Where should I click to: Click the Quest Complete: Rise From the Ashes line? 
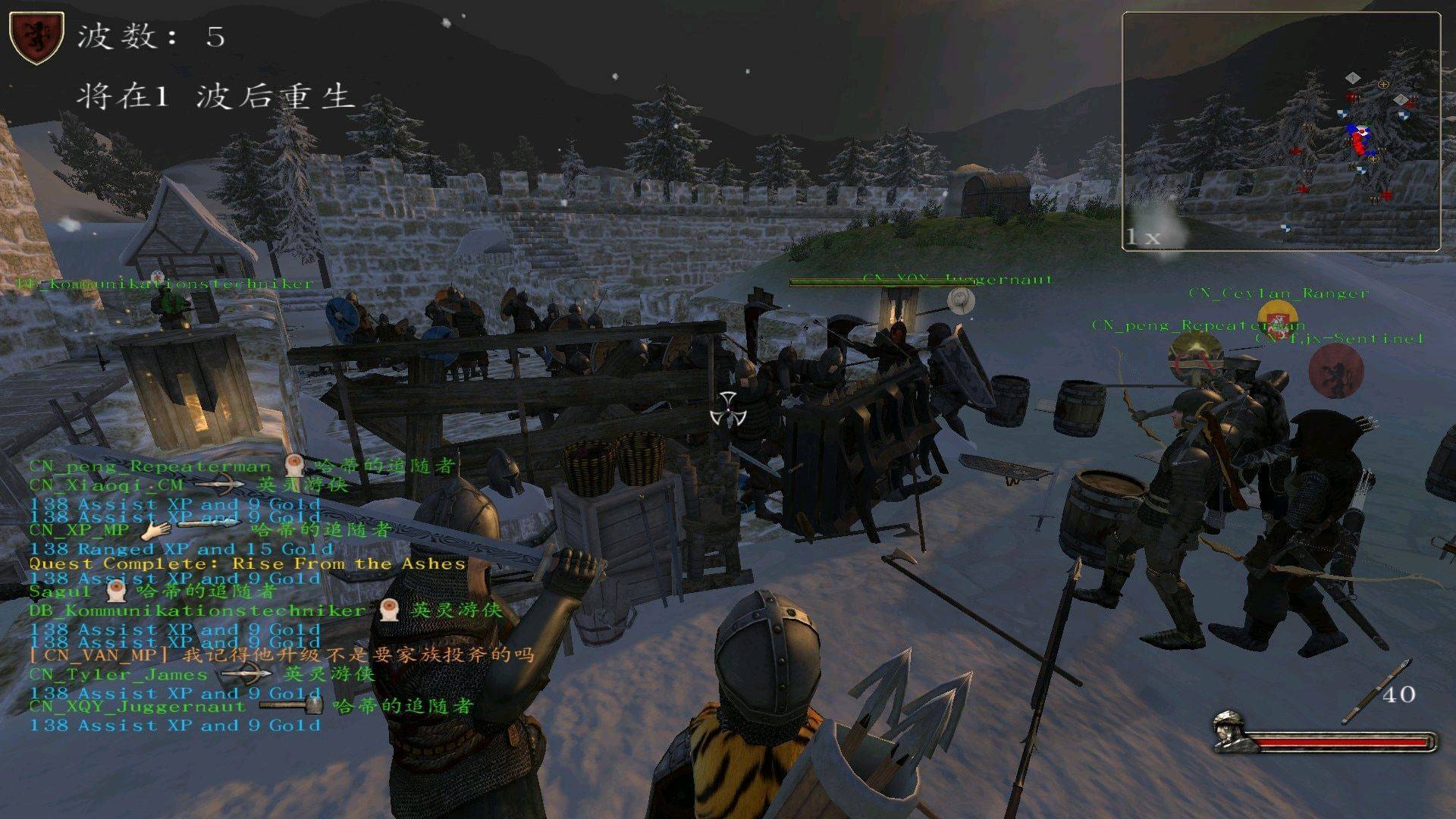pyautogui.click(x=247, y=563)
